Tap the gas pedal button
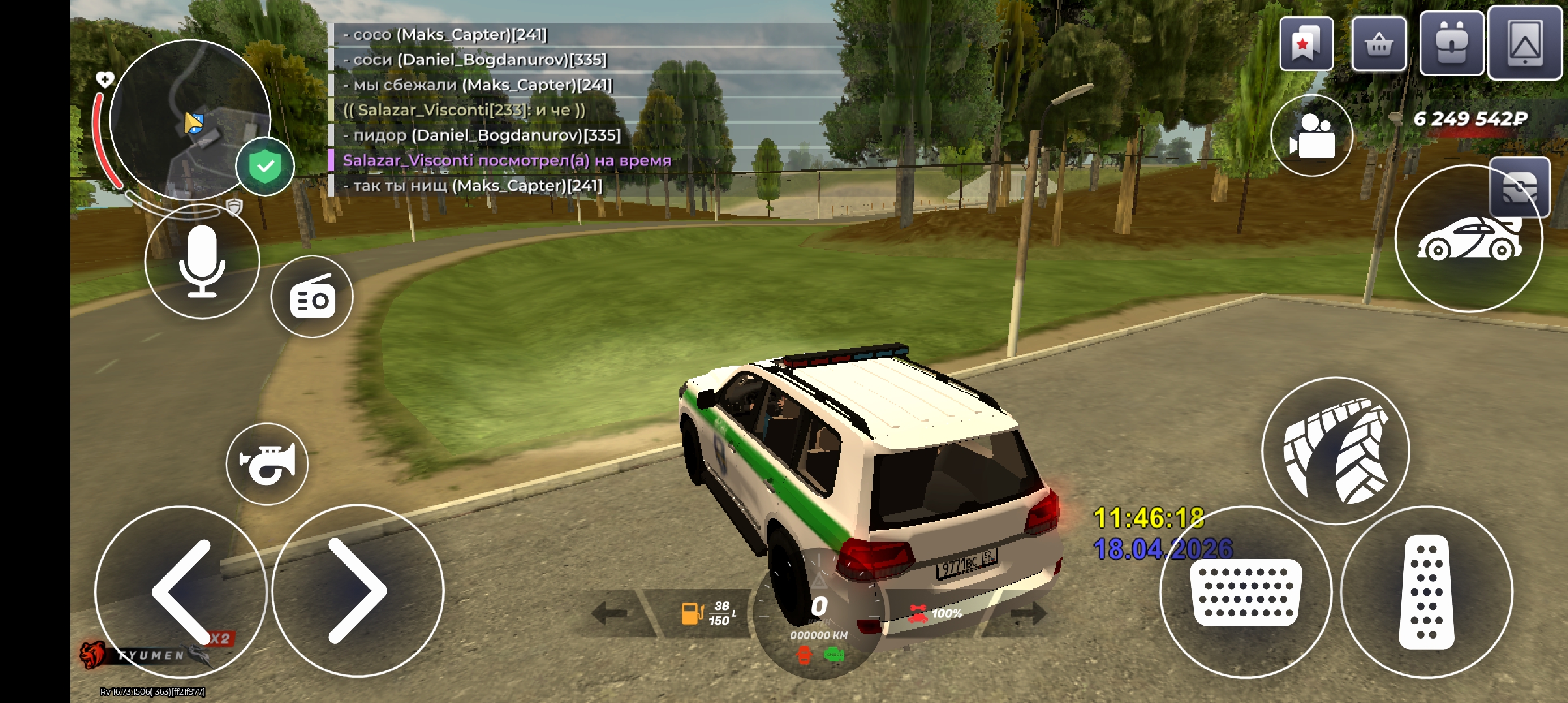Viewport: 1568px width, 703px height. pos(1426,592)
